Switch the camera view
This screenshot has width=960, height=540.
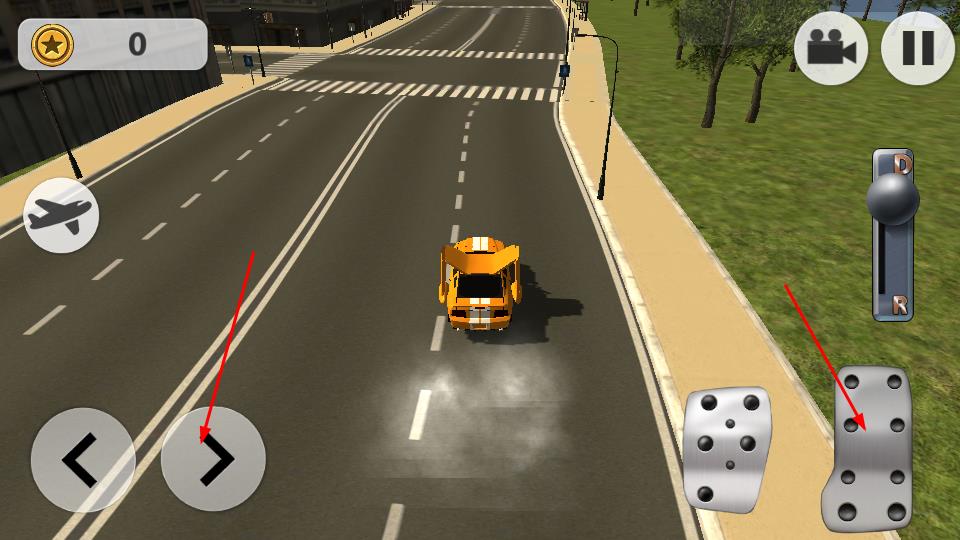pos(830,48)
